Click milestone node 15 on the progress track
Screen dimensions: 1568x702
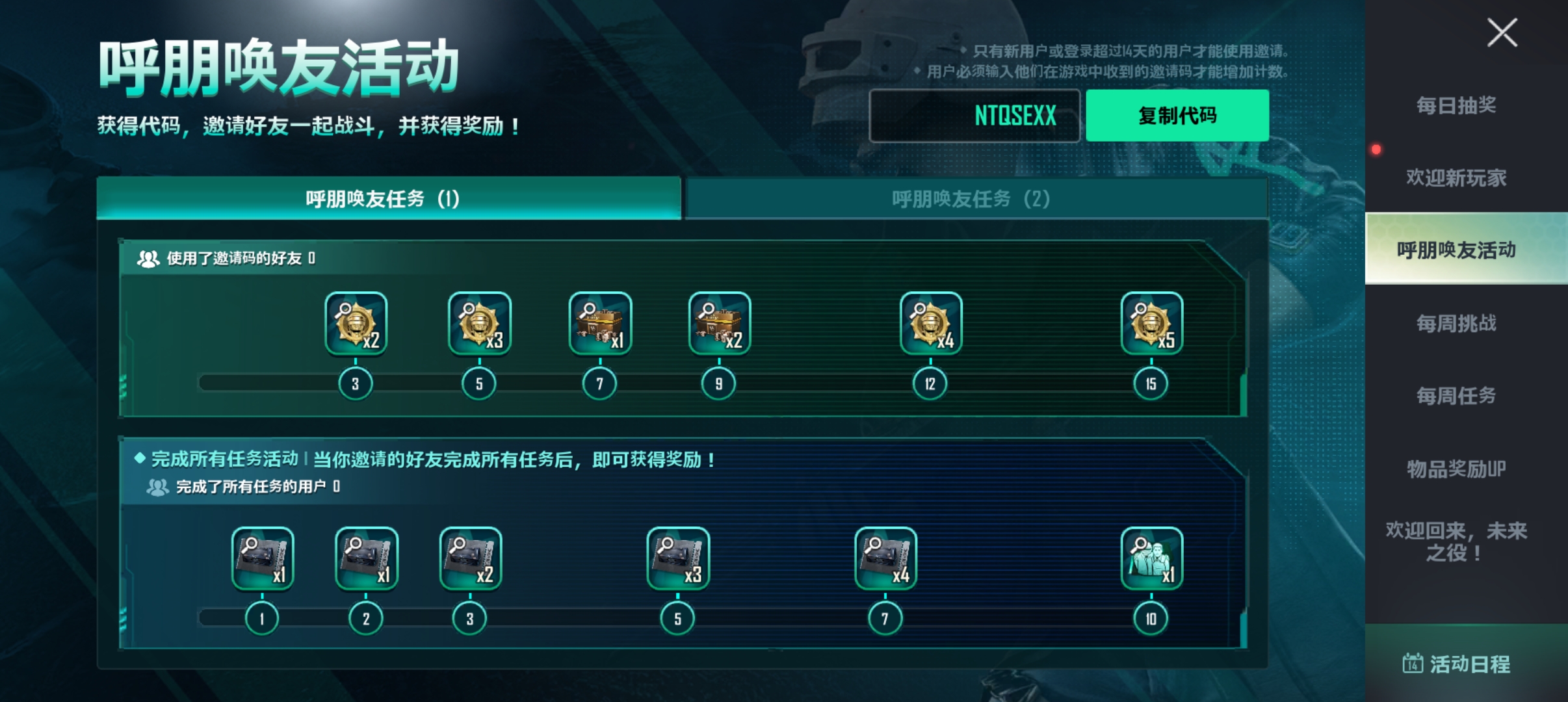pos(1150,383)
